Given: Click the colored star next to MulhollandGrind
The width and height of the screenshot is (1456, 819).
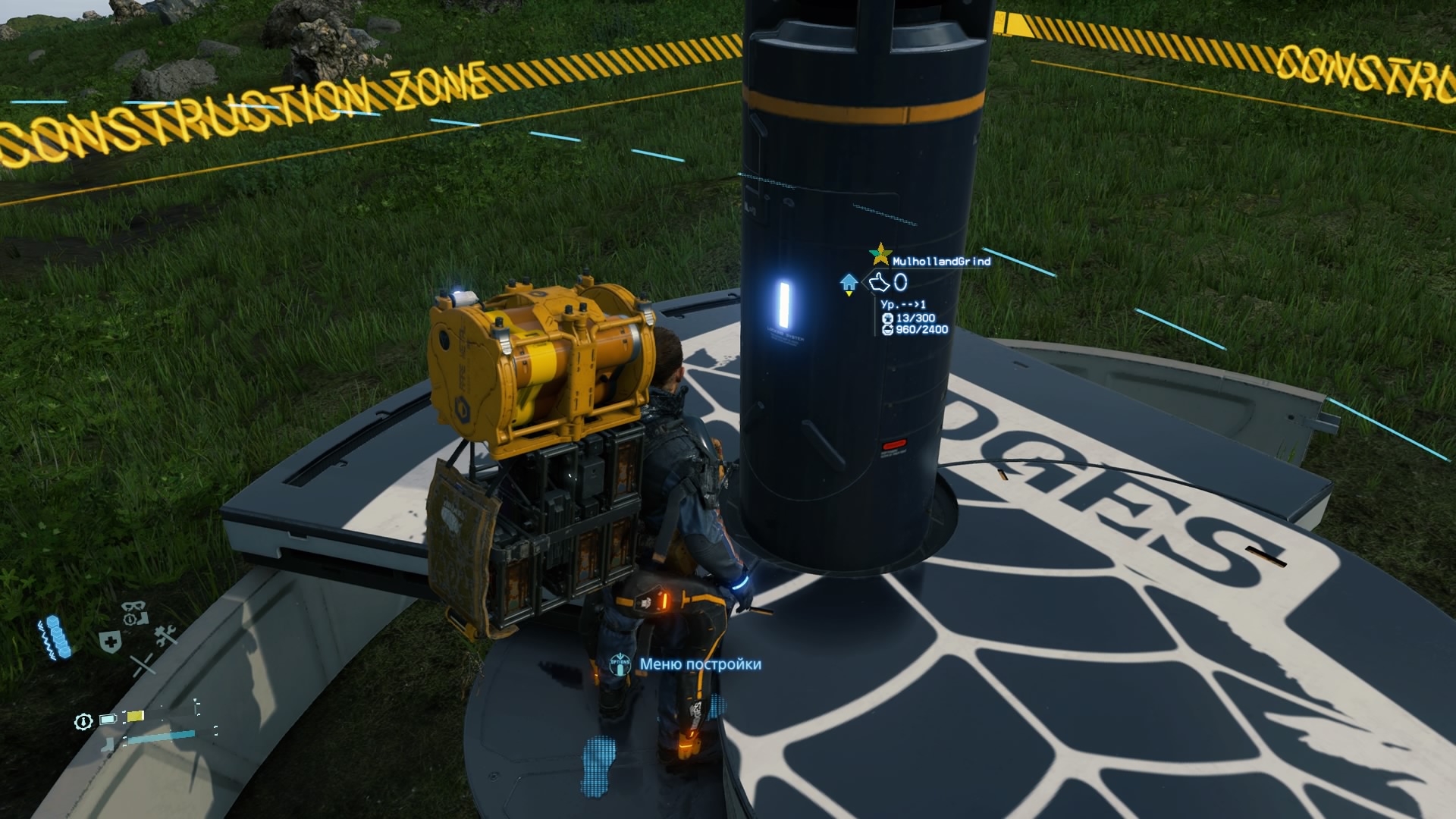Looking at the screenshot, I should pos(880,253).
